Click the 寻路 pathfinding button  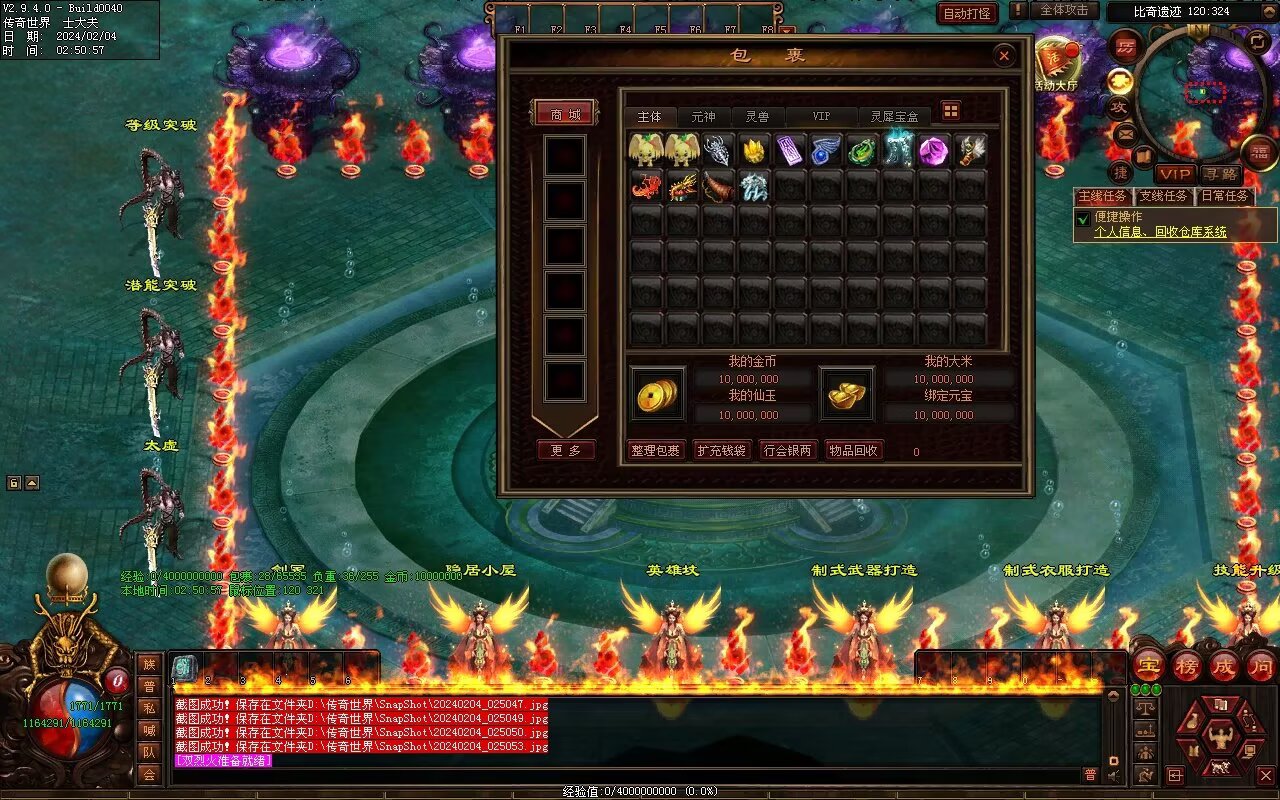(1219, 174)
